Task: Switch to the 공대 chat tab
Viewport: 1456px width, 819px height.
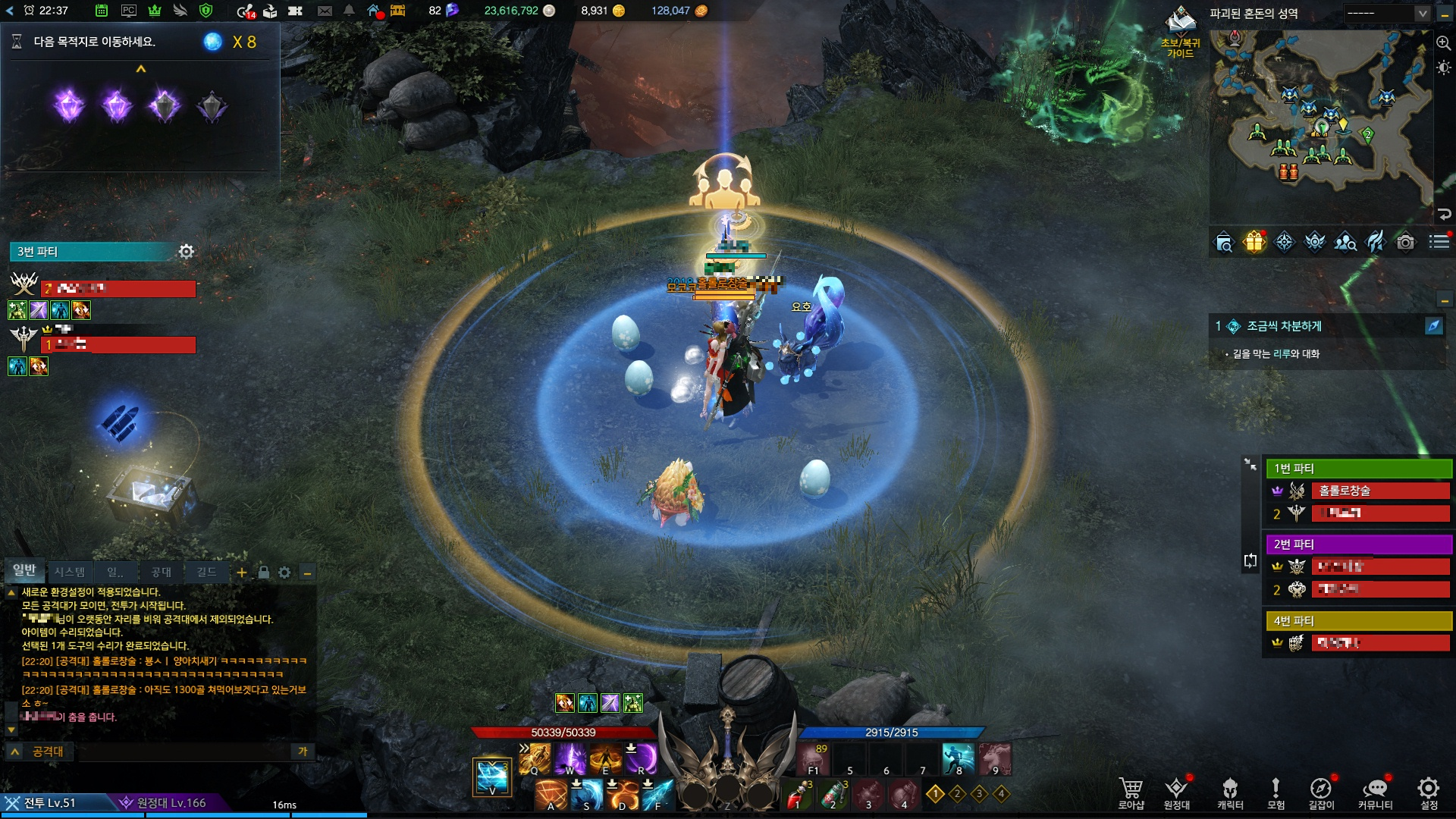Action: pyautogui.click(x=161, y=572)
